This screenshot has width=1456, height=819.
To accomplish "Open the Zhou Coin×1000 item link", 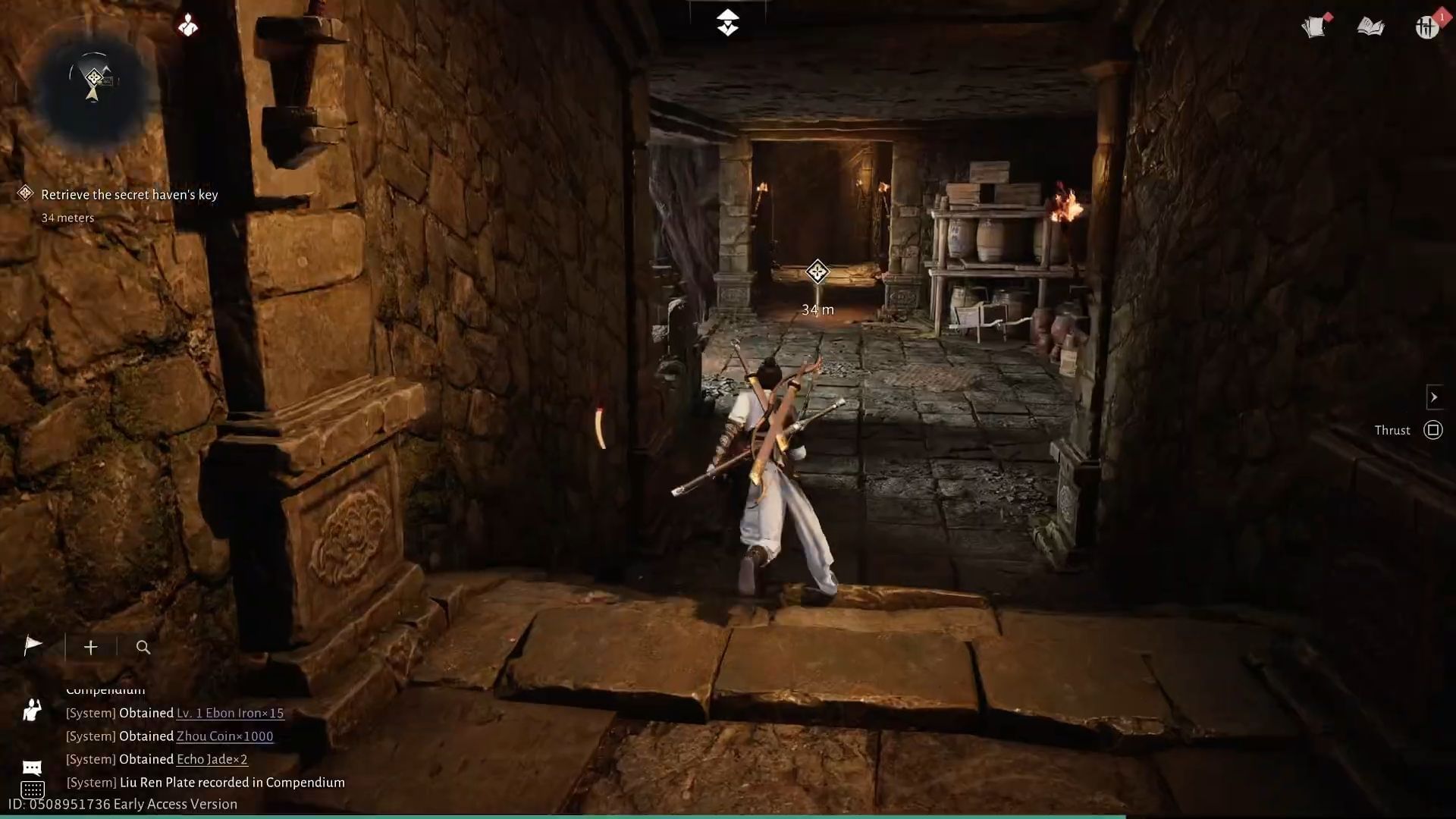I will (223, 736).
